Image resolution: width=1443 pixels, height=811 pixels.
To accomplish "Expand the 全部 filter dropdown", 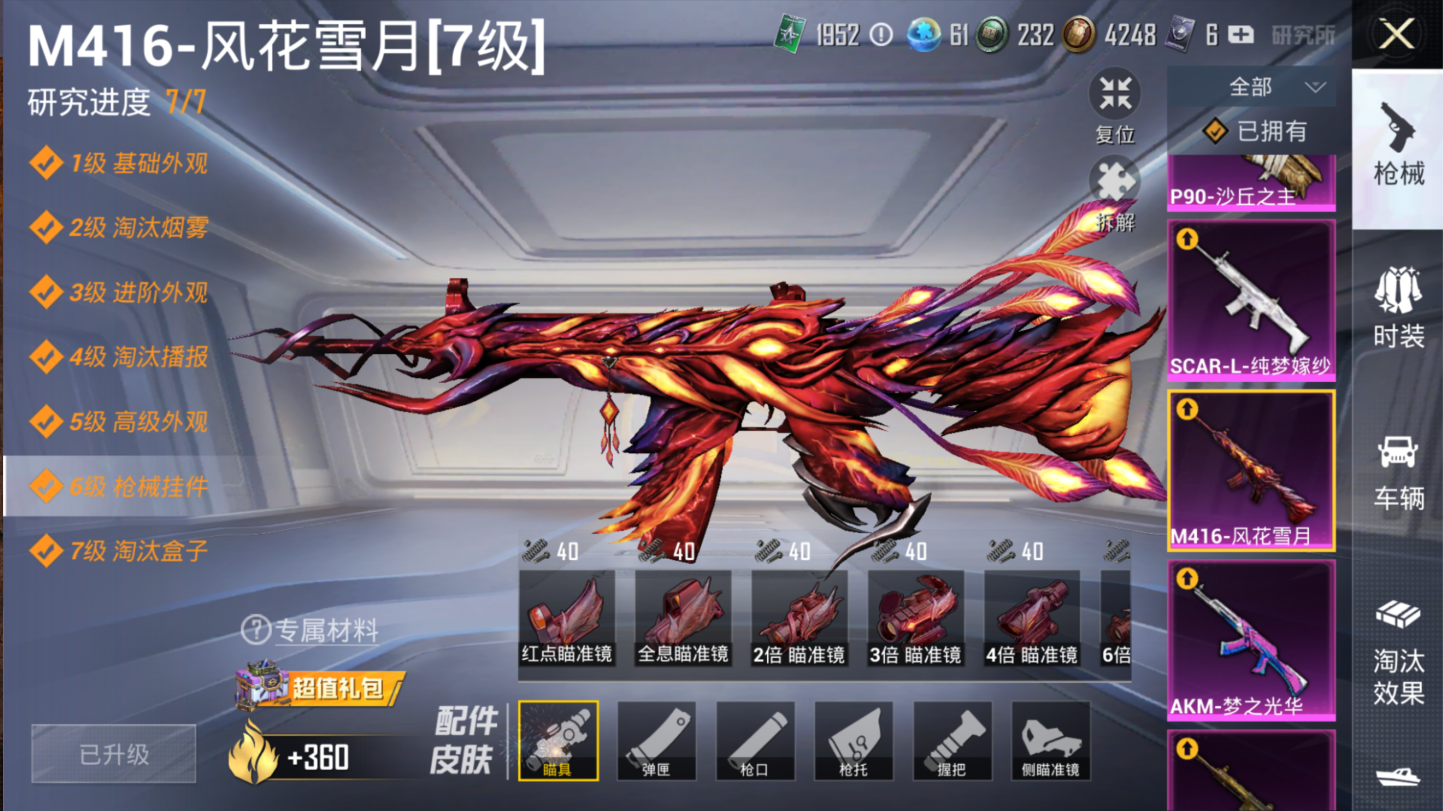I will click(1251, 88).
